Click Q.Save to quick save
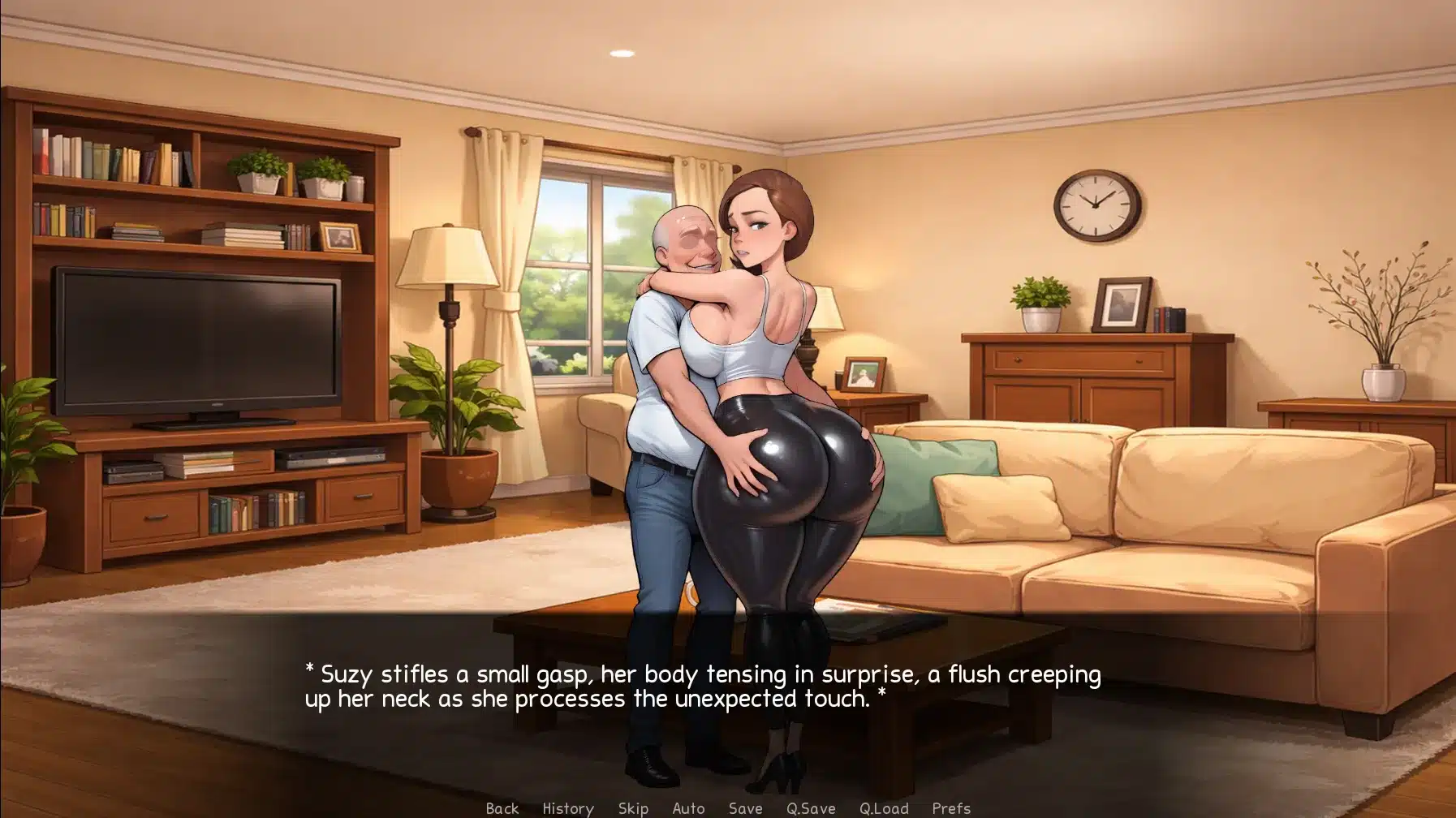The image size is (1456, 818). (x=811, y=808)
